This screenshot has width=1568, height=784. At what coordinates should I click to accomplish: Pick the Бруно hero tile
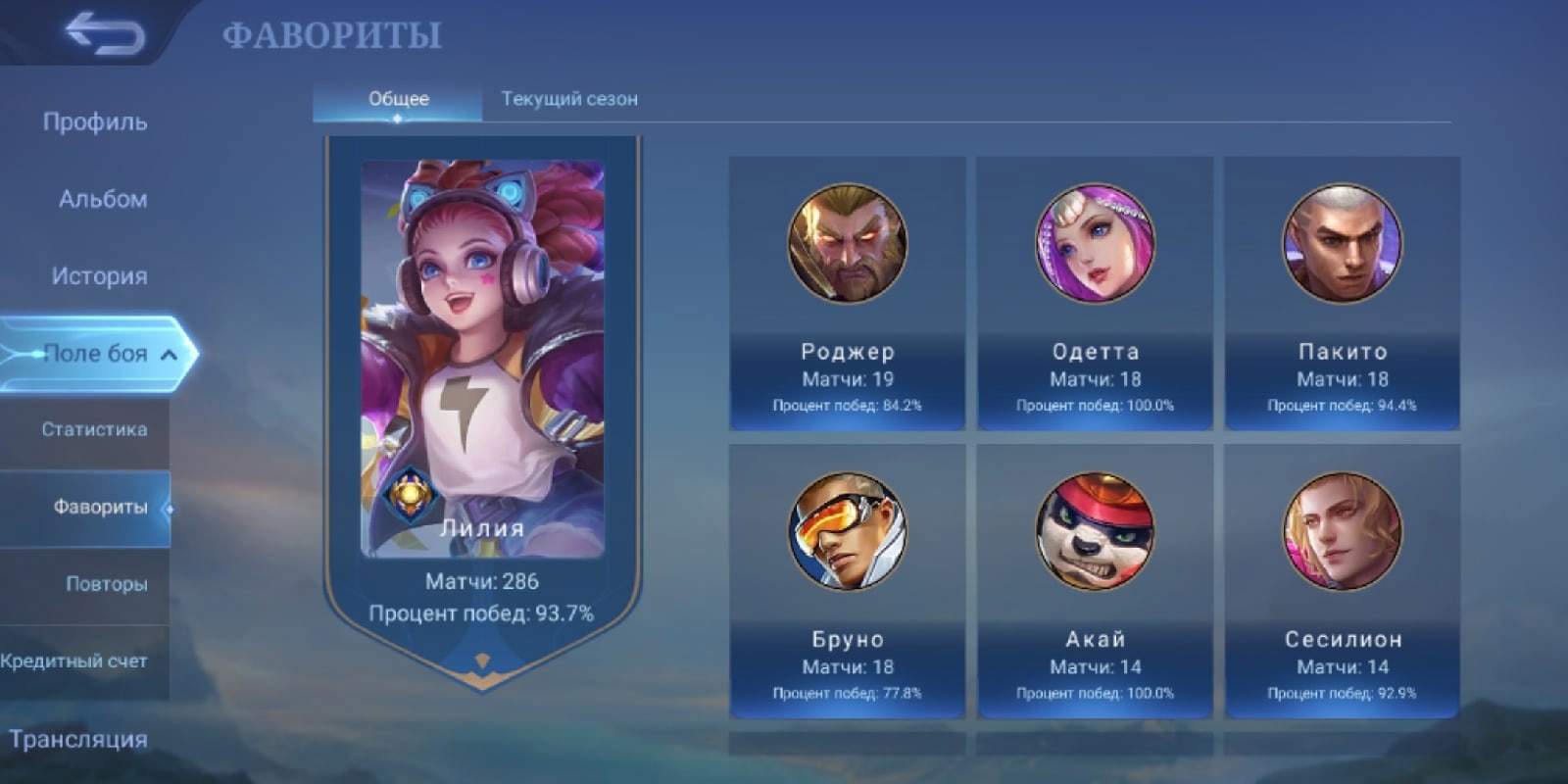coord(848,581)
